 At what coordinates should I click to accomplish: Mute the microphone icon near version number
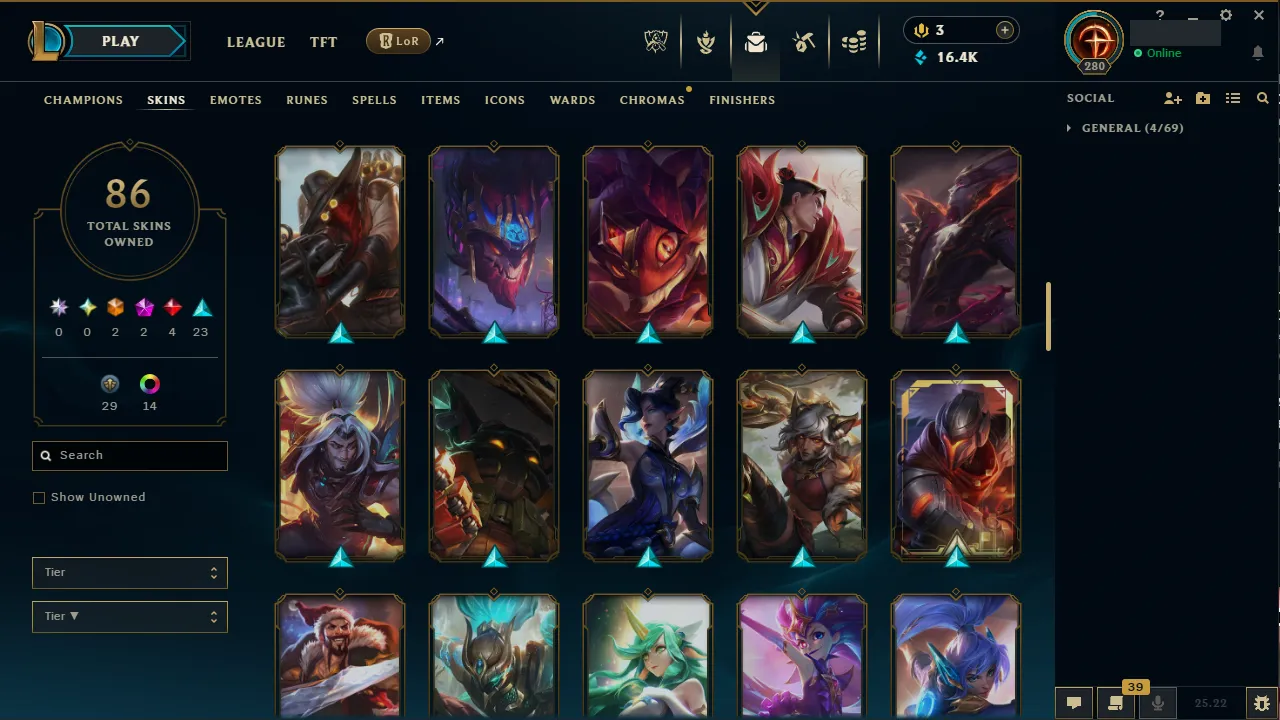pyautogui.click(x=1158, y=702)
